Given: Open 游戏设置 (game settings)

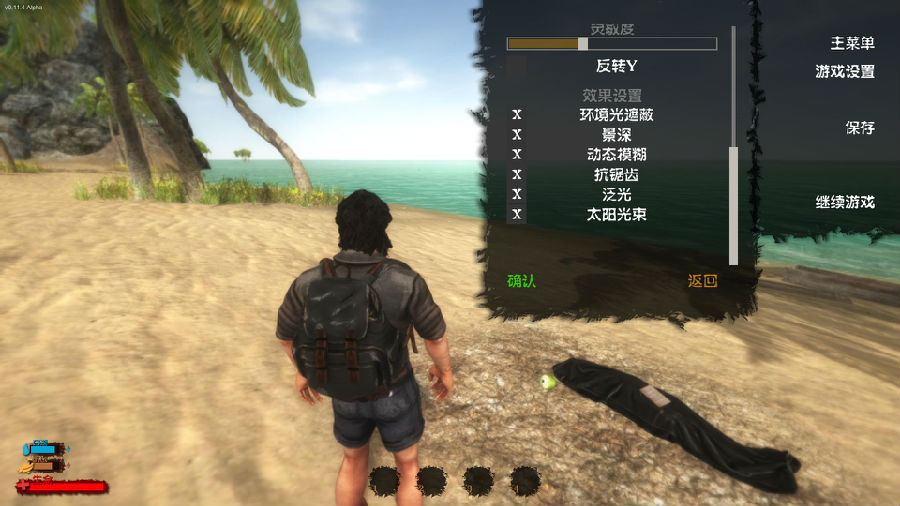Looking at the screenshot, I should coord(845,72).
